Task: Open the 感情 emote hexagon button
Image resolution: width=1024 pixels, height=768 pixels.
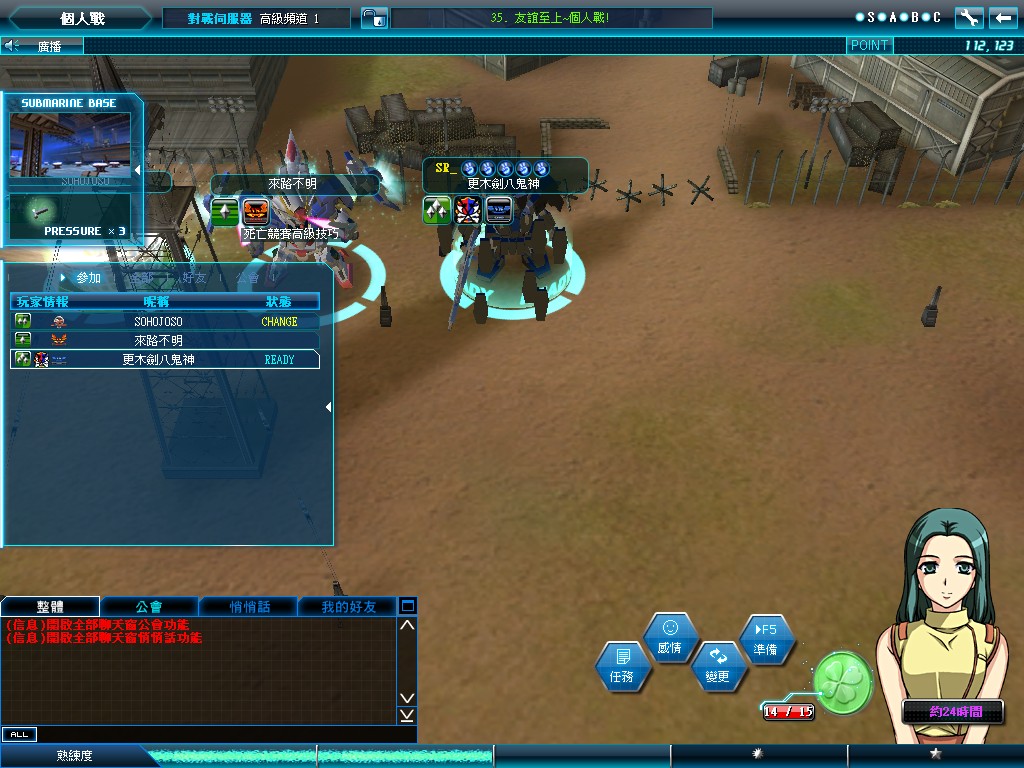Action: coord(670,637)
